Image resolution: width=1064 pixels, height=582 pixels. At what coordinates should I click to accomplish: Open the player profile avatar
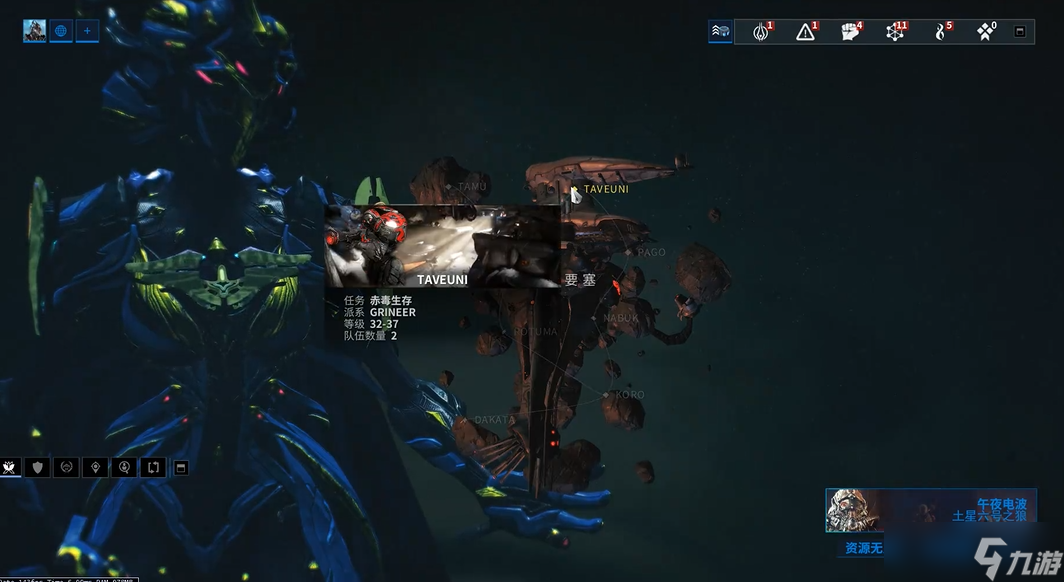point(35,31)
